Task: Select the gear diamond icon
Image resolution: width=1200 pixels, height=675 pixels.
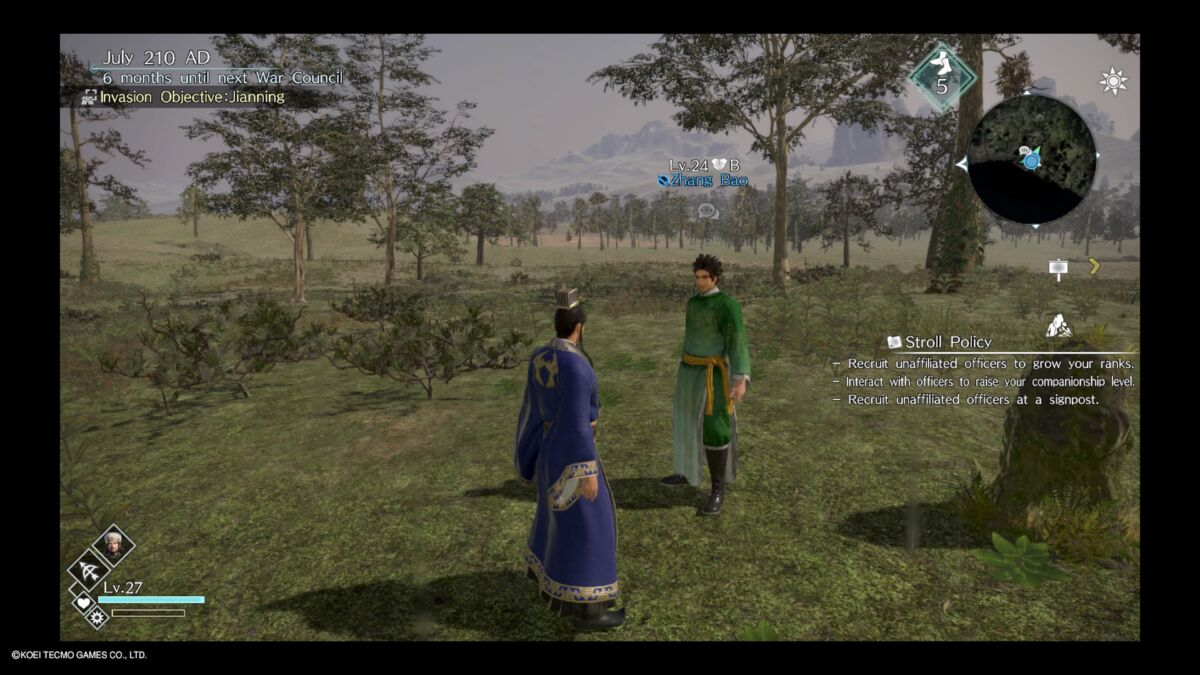Action: coord(97,618)
